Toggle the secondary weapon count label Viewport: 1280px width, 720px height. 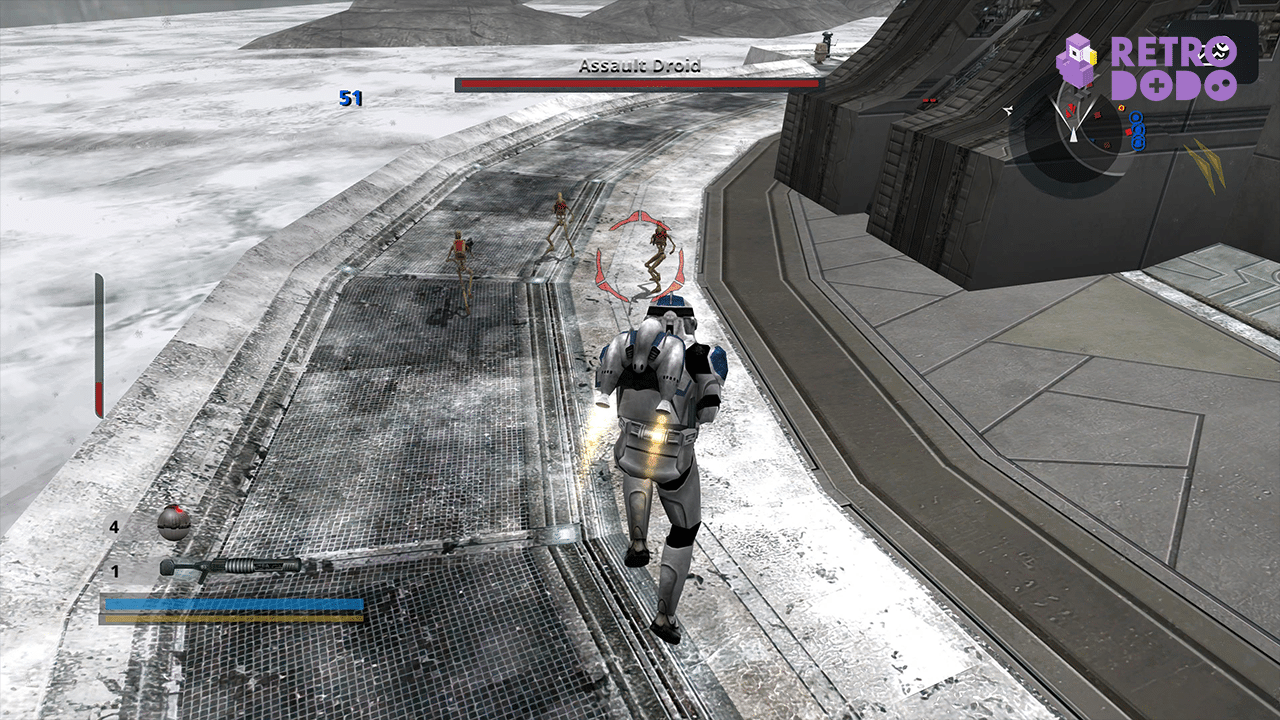click(x=114, y=570)
